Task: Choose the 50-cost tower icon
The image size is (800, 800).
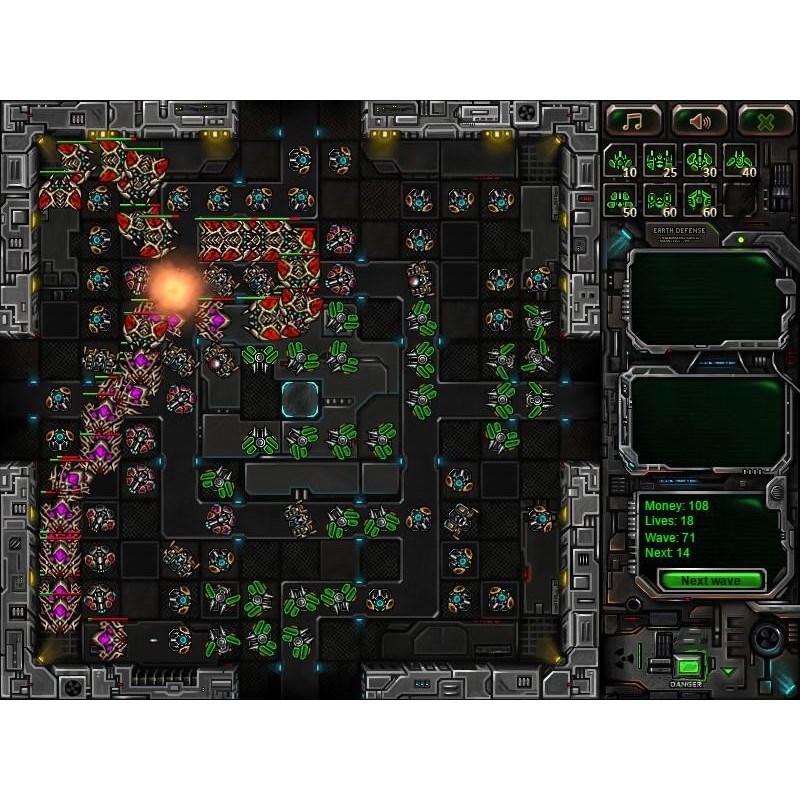Action: tap(620, 199)
